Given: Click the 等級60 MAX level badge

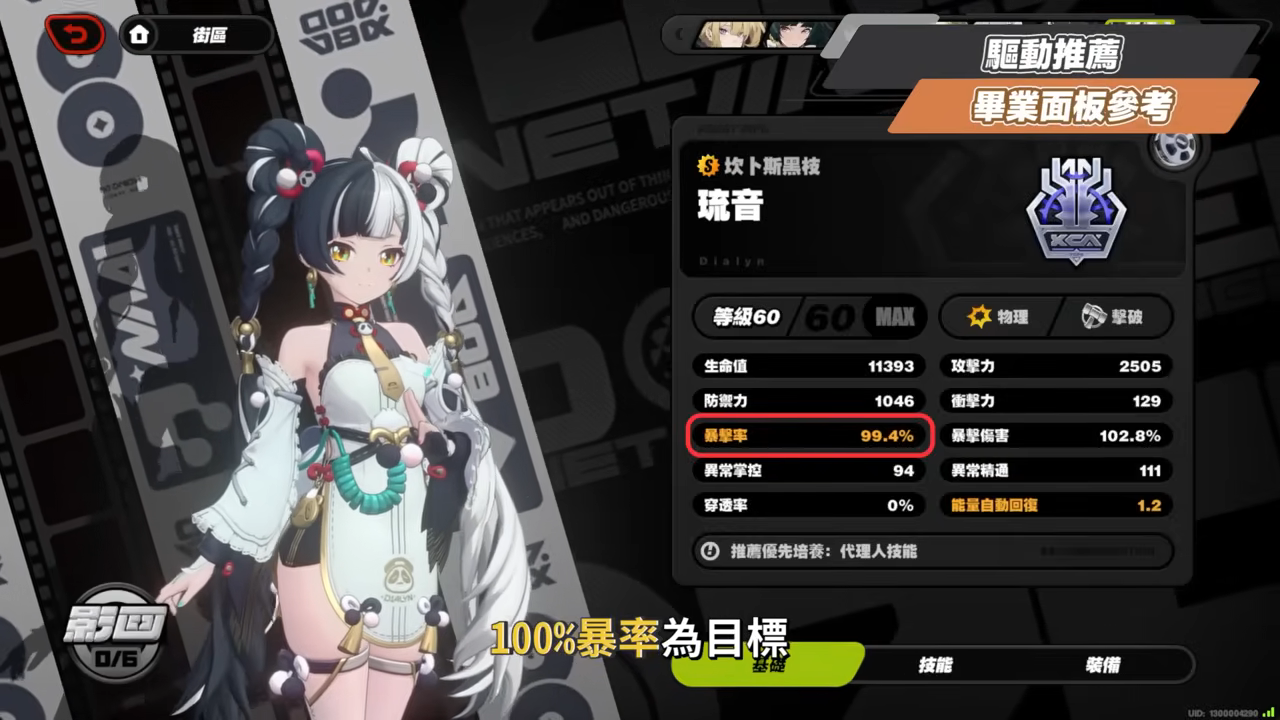Looking at the screenshot, I should pos(808,317).
